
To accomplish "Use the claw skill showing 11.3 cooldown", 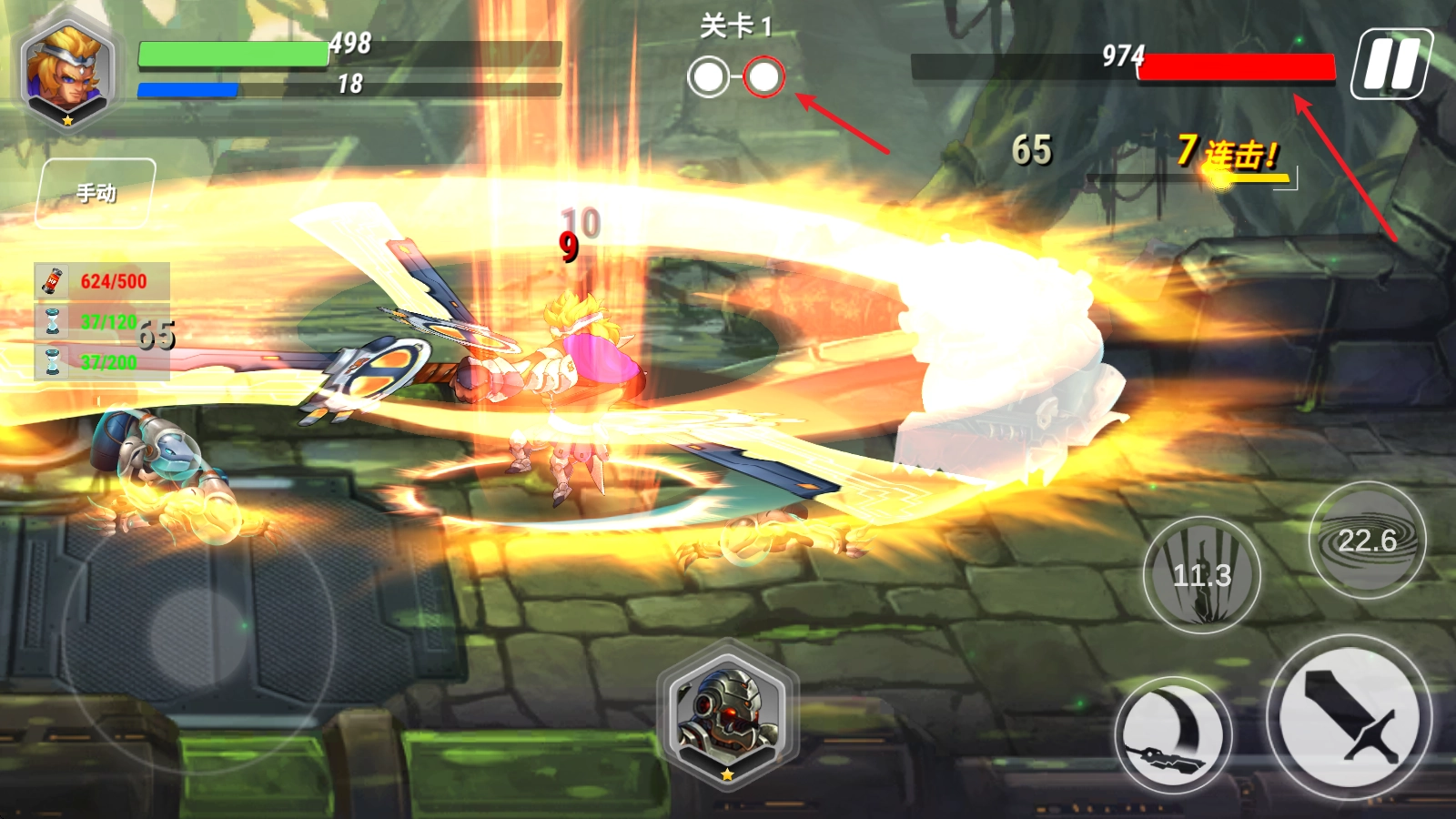I will tap(1201, 574).
